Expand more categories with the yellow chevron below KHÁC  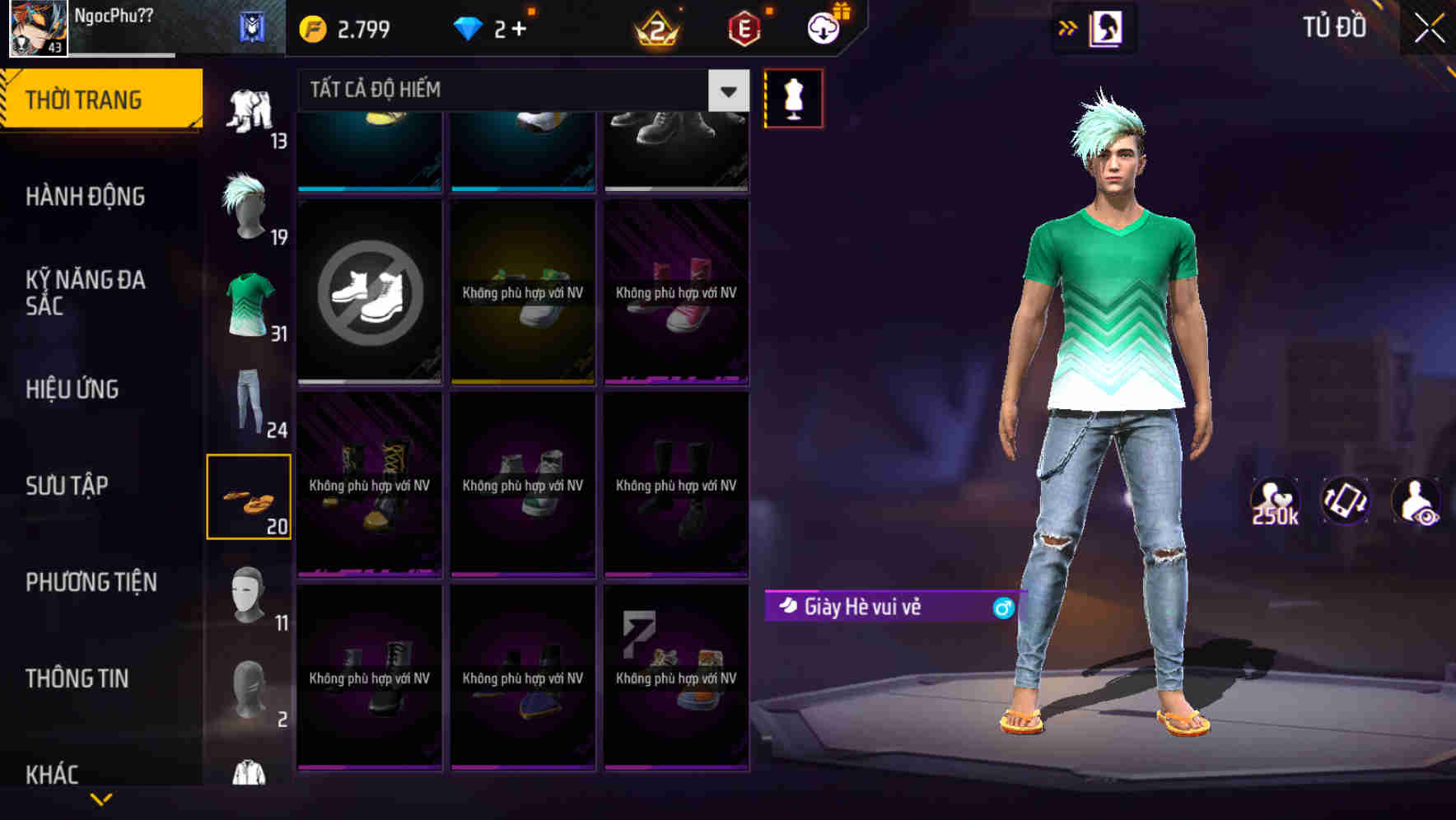pos(101,800)
